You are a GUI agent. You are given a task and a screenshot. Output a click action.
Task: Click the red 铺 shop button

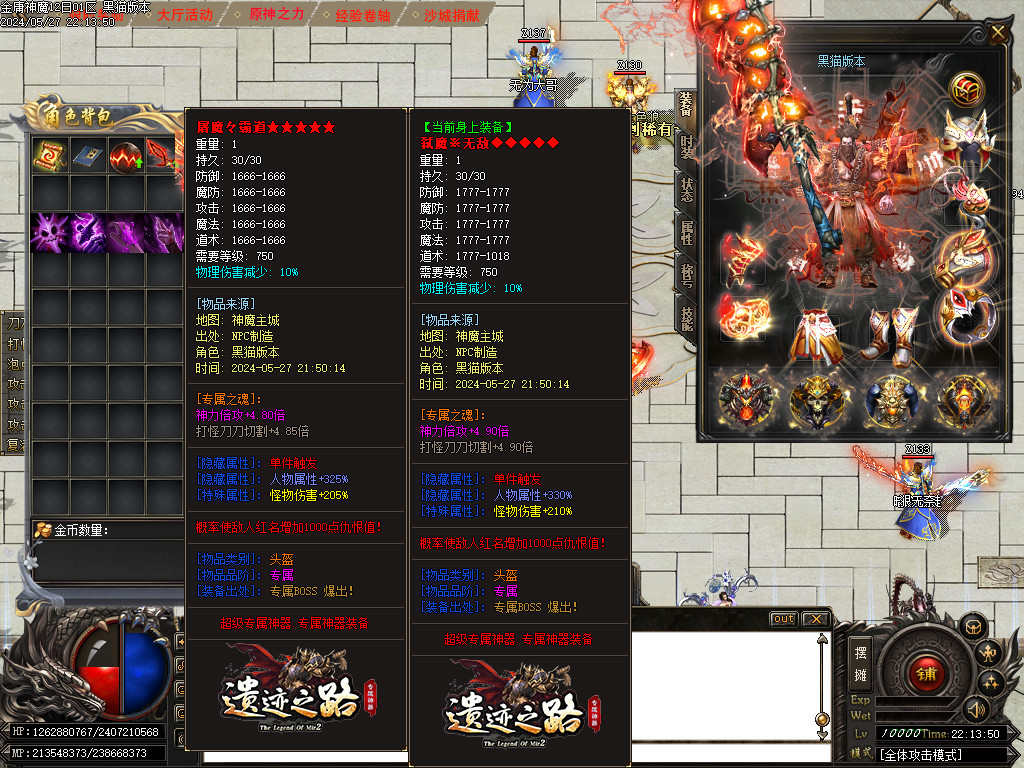pyautogui.click(x=925, y=672)
